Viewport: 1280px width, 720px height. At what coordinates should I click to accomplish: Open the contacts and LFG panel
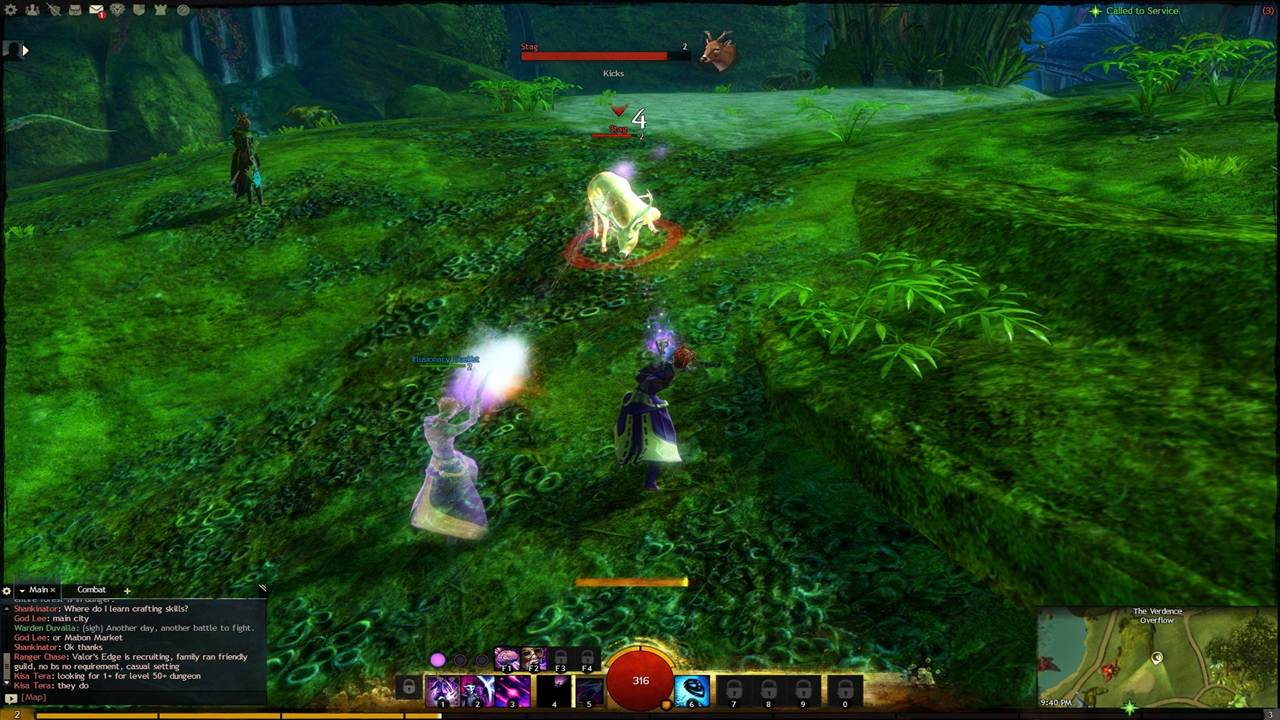pyautogui.click(x=32, y=10)
